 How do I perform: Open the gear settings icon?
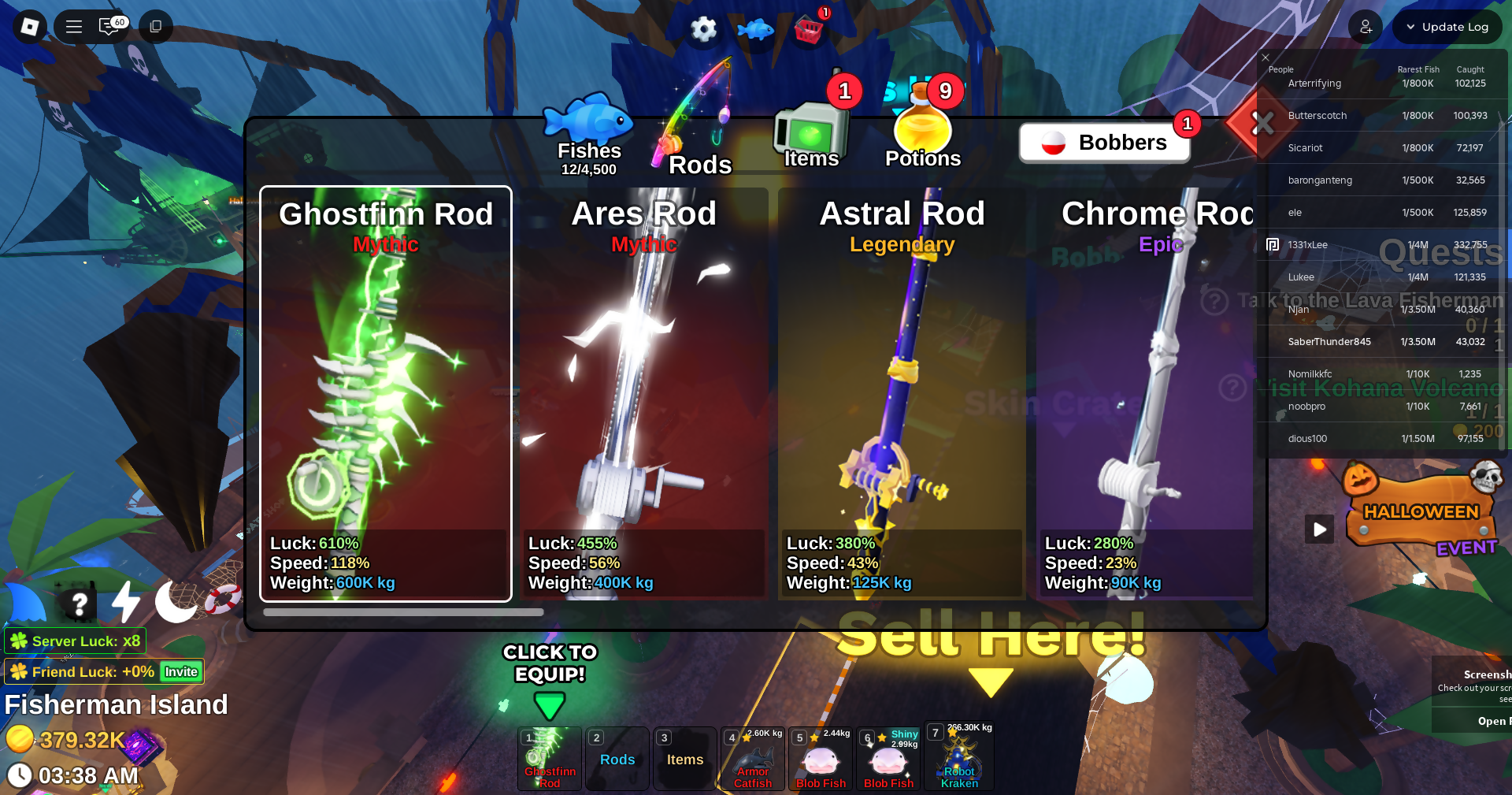pyautogui.click(x=703, y=30)
